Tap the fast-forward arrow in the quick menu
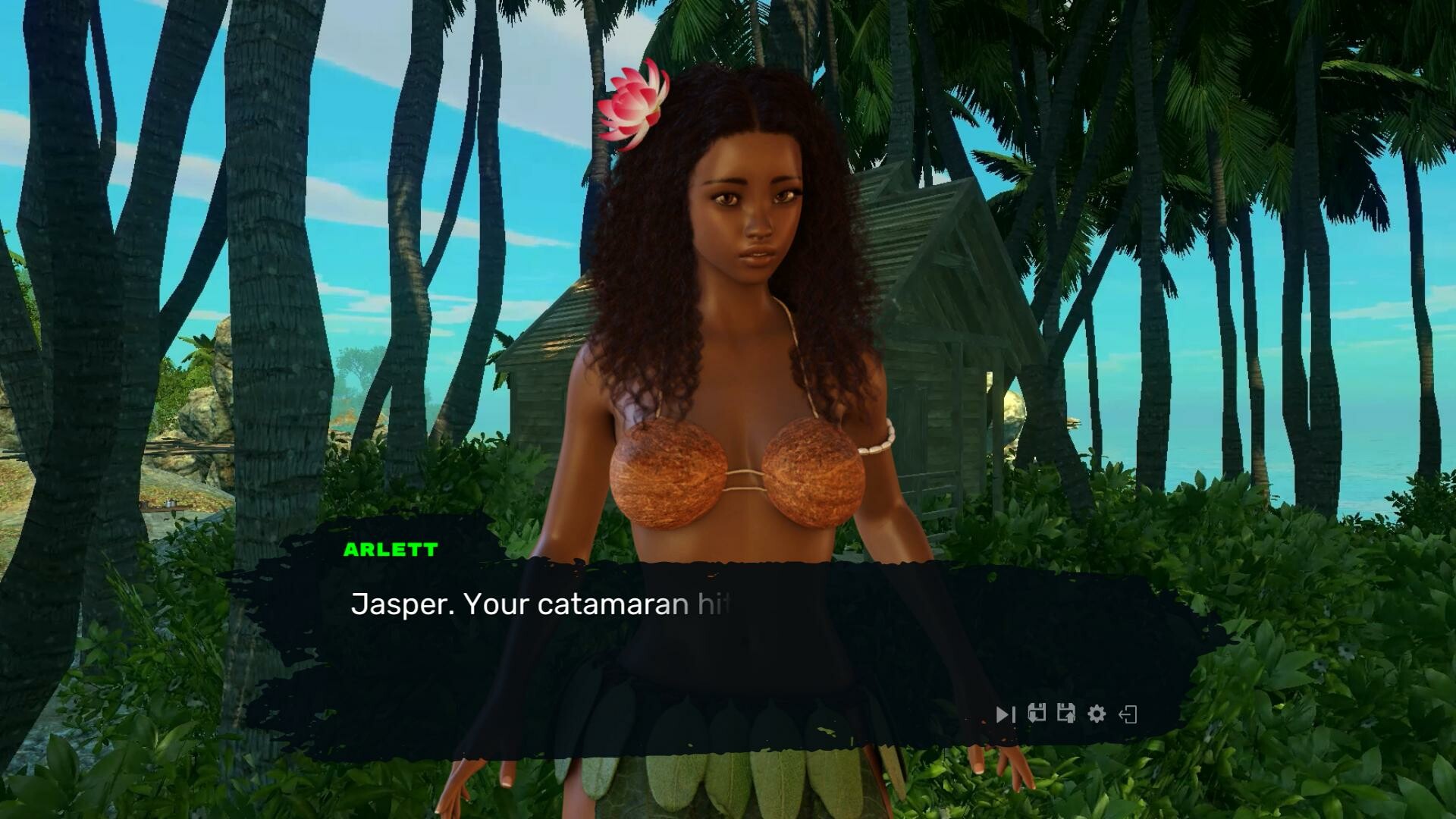This screenshot has height=819, width=1456. pos(1005,713)
